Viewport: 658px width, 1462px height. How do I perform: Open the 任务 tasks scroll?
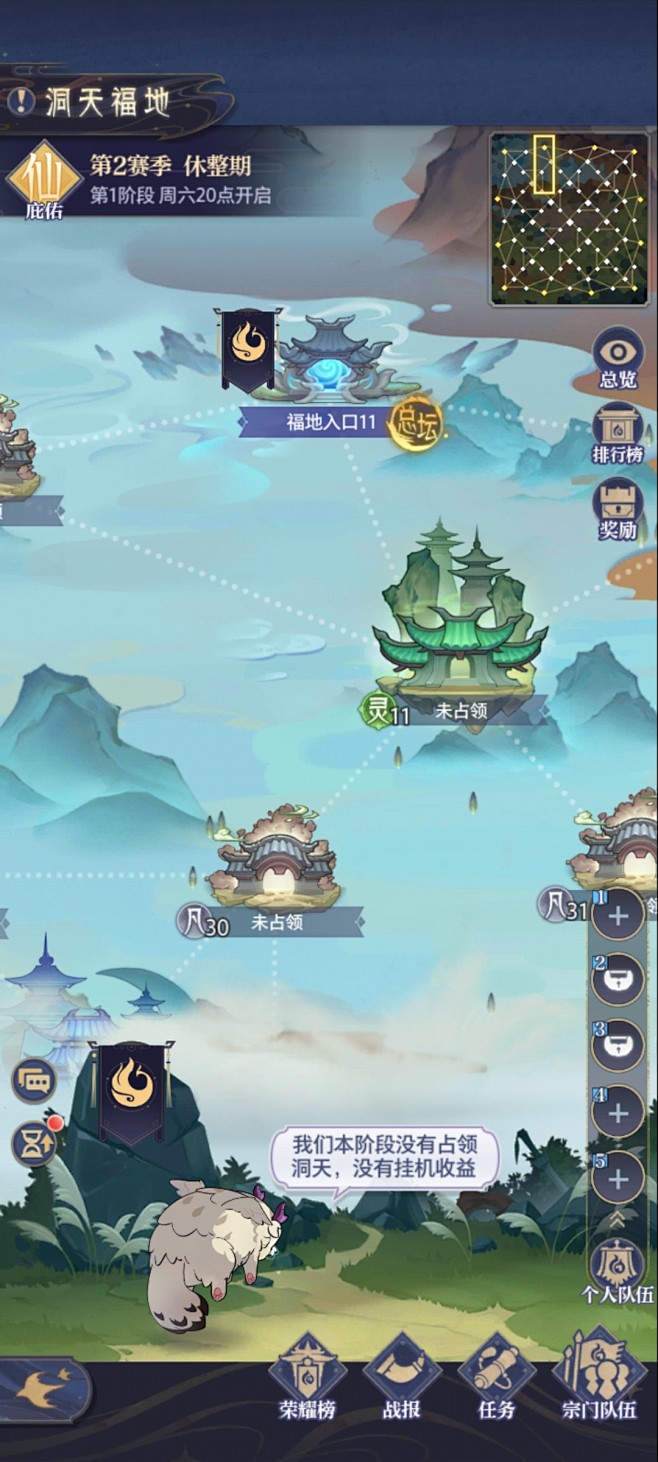(497, 1375)
